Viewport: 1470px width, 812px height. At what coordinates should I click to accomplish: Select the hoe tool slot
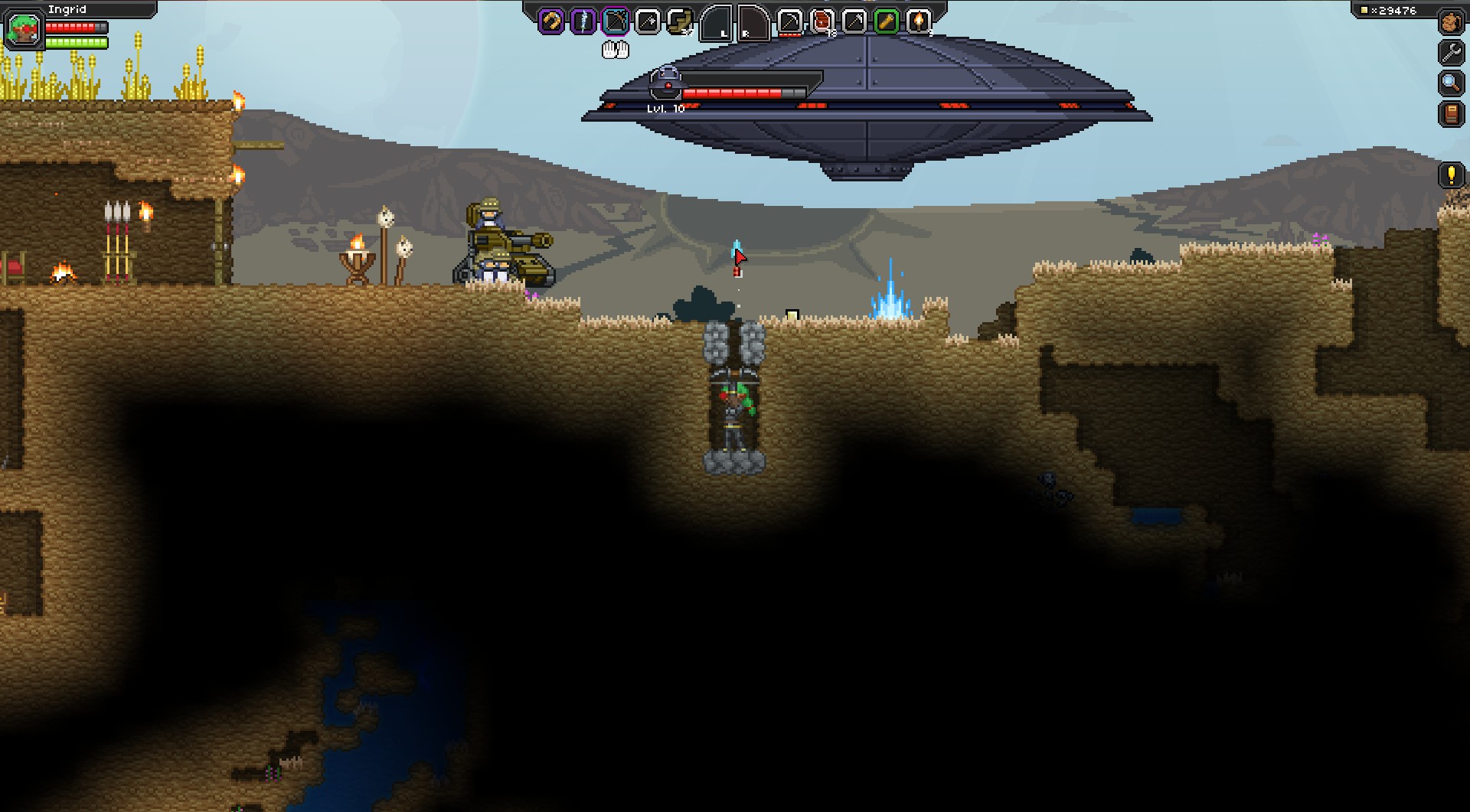coord(854,21)
